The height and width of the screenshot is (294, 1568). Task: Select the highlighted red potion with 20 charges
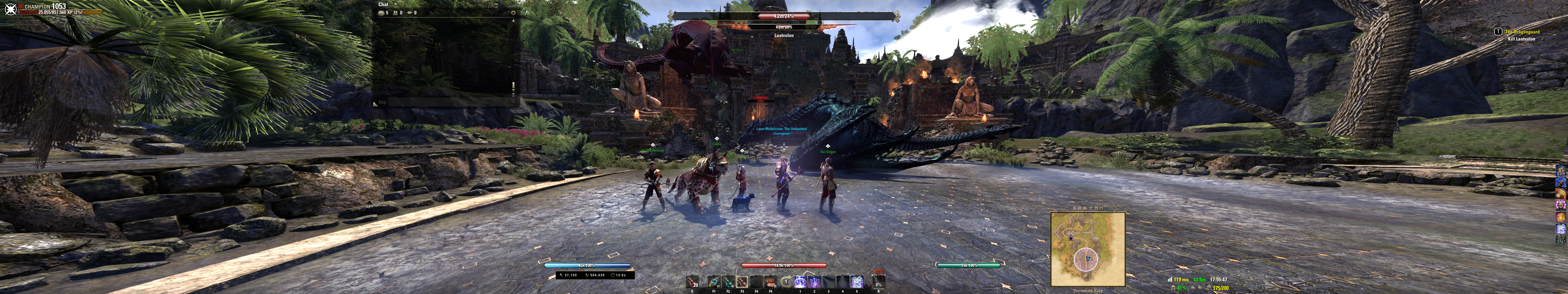(x=742, y=282)
